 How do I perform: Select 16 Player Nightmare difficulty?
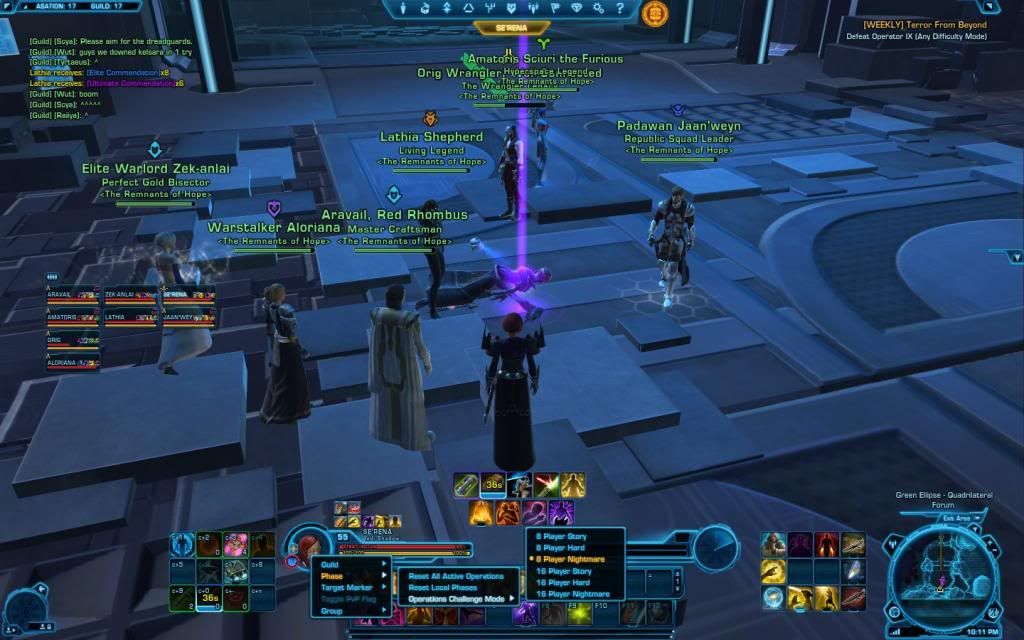click(x=572, y=594)
